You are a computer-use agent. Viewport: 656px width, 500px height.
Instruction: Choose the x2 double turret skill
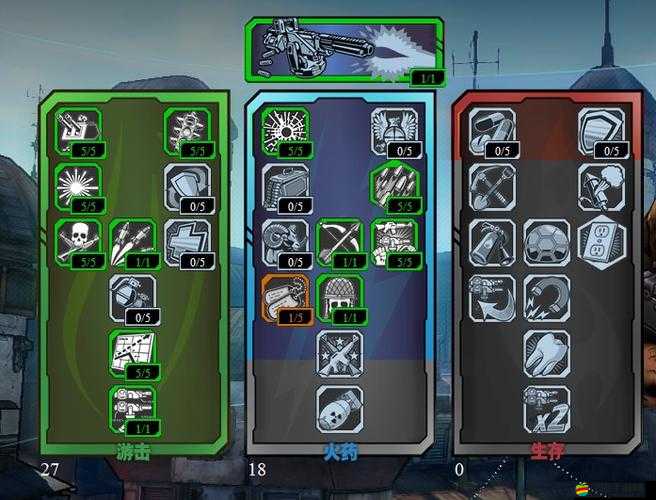[546, 408]
